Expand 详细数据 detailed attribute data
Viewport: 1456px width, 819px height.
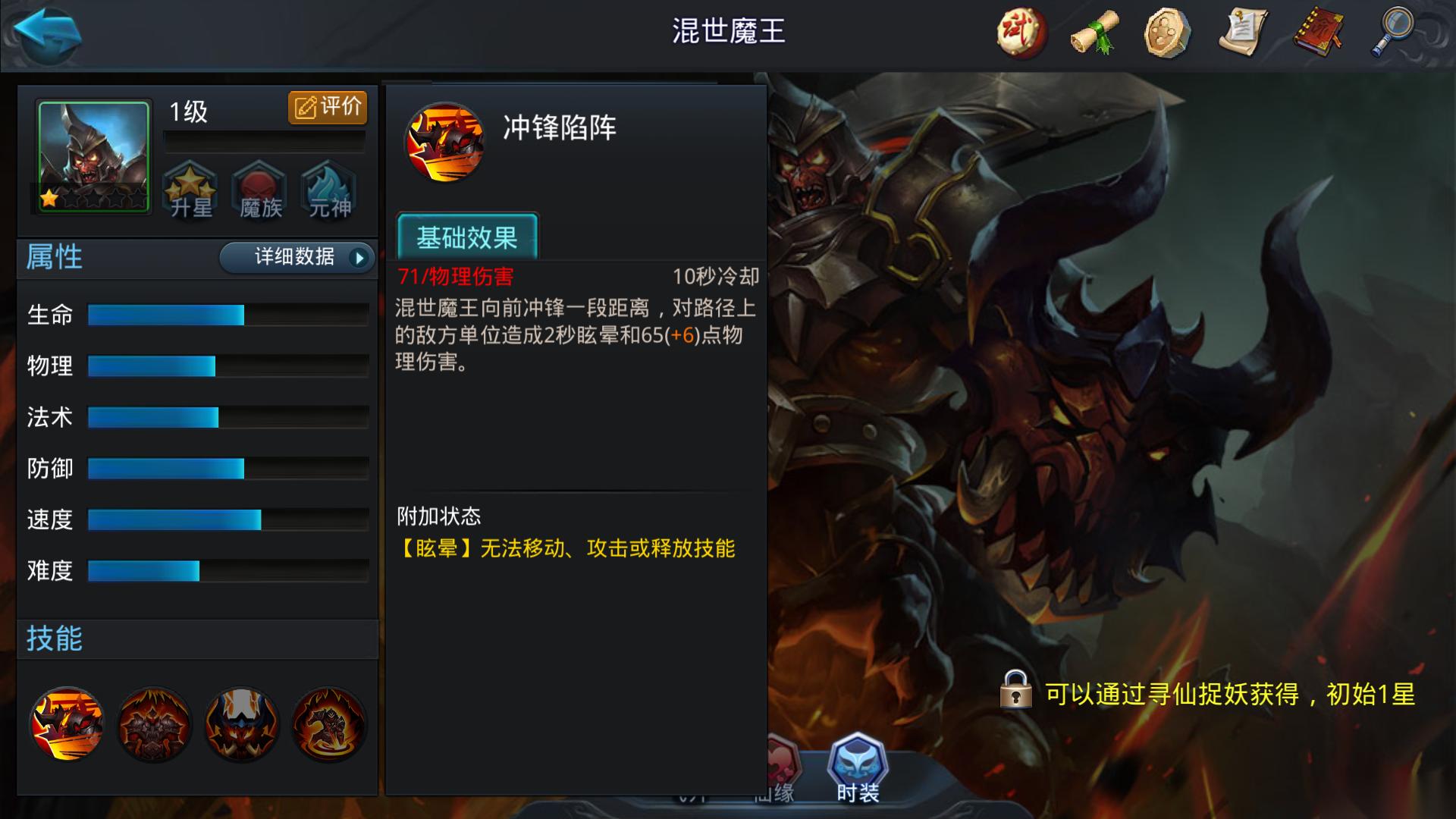click(297, 258)
